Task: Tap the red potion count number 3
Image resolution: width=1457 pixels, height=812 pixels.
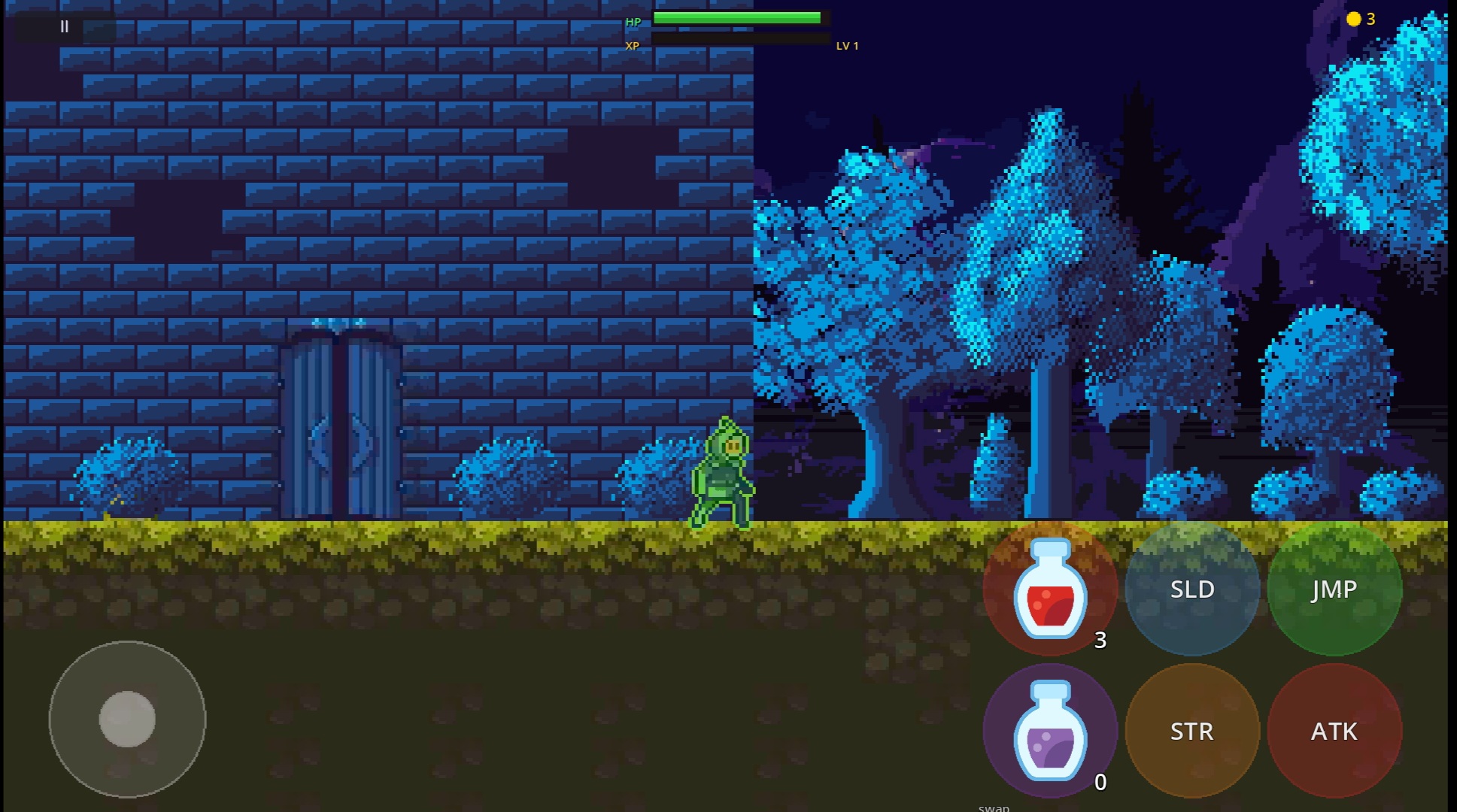Action: click(x=1100, y=641)
